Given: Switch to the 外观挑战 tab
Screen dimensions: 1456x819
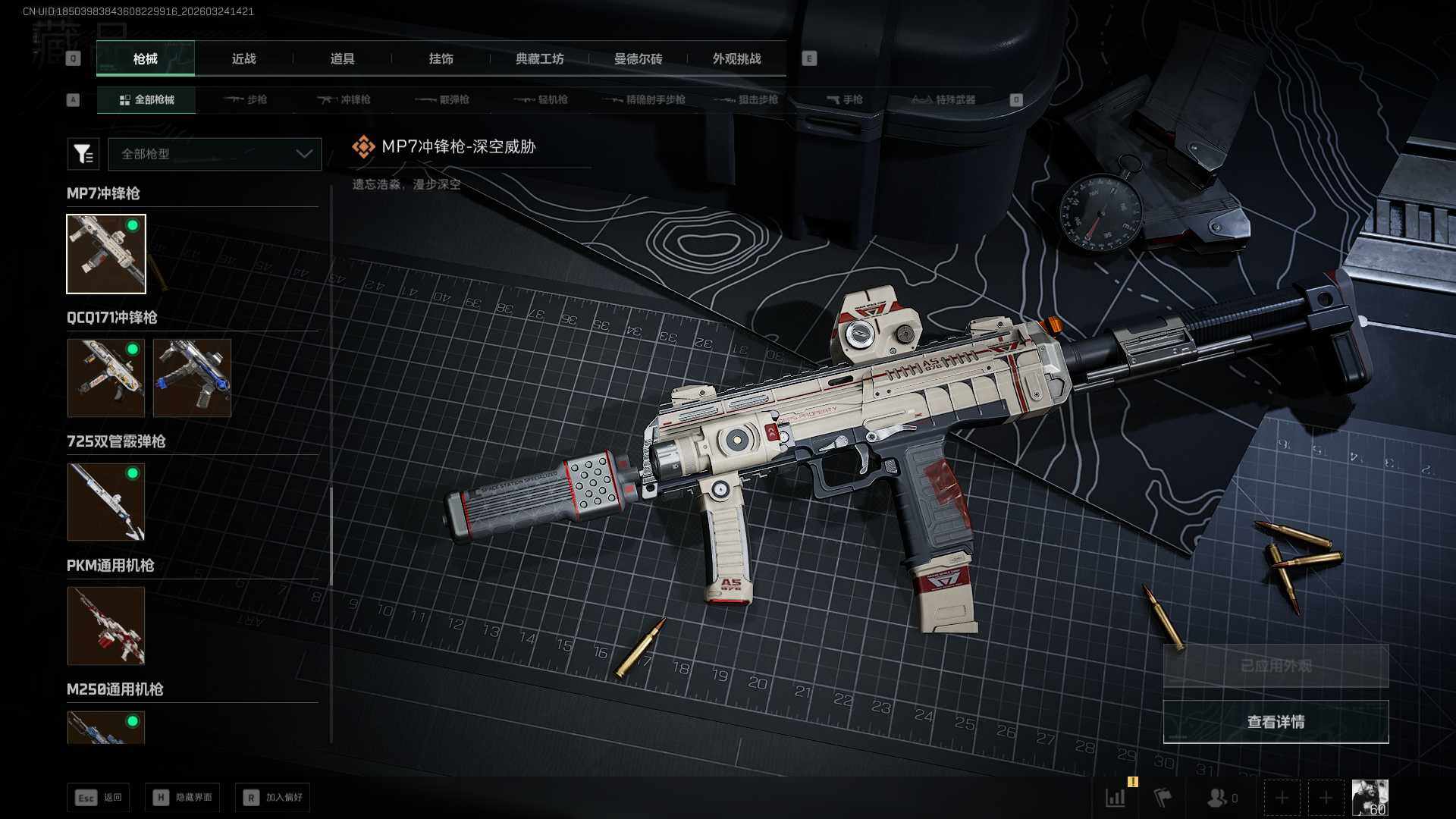Looking at the screenshot, I should coord(736,59).
